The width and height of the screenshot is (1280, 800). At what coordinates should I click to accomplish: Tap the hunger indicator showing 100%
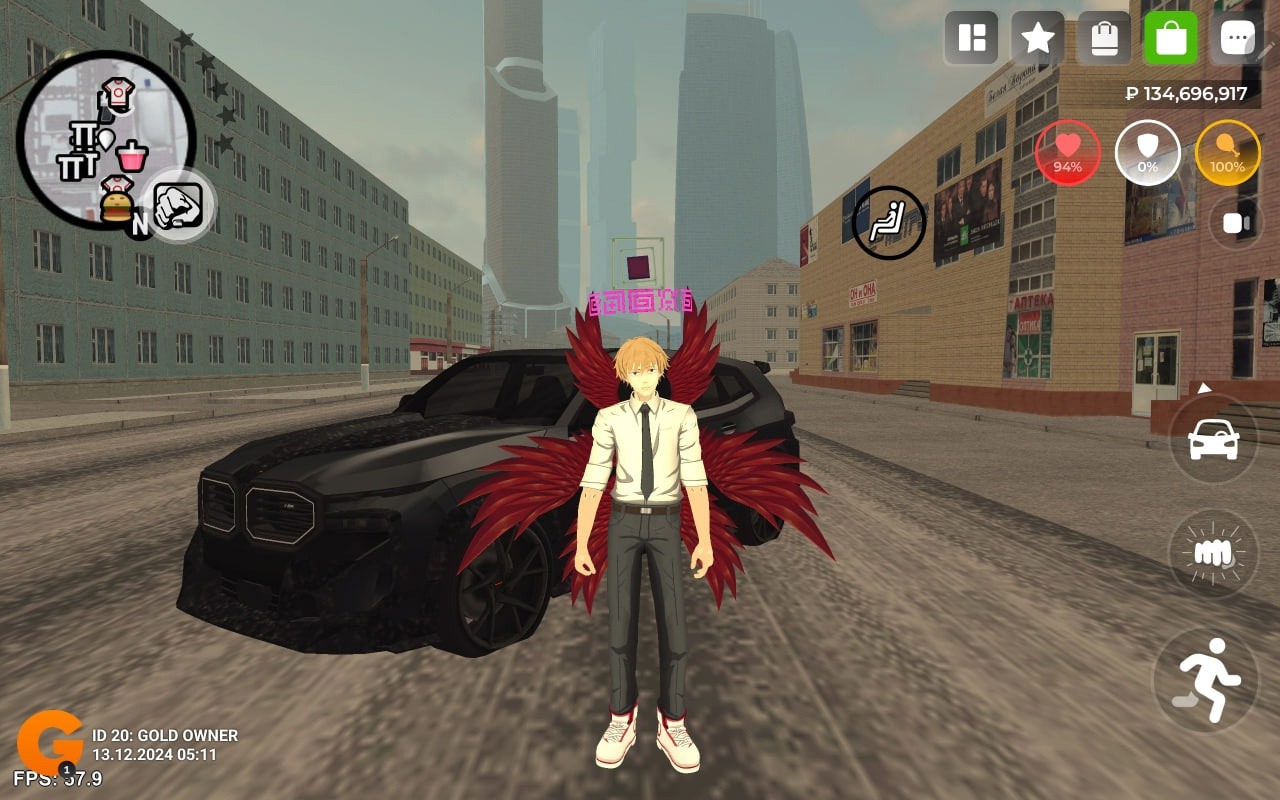coord(1227,153)
